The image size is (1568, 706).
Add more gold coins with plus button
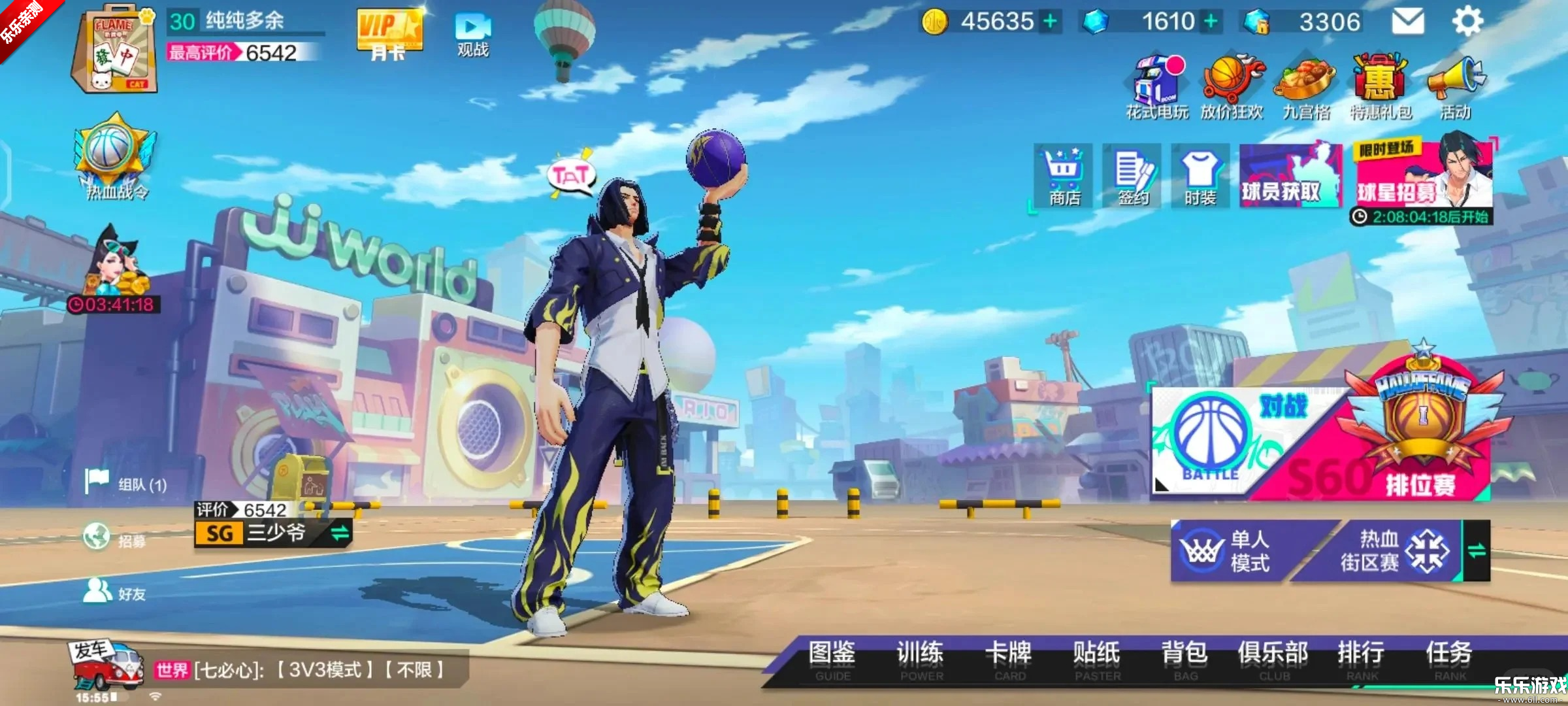[1050, 22]
